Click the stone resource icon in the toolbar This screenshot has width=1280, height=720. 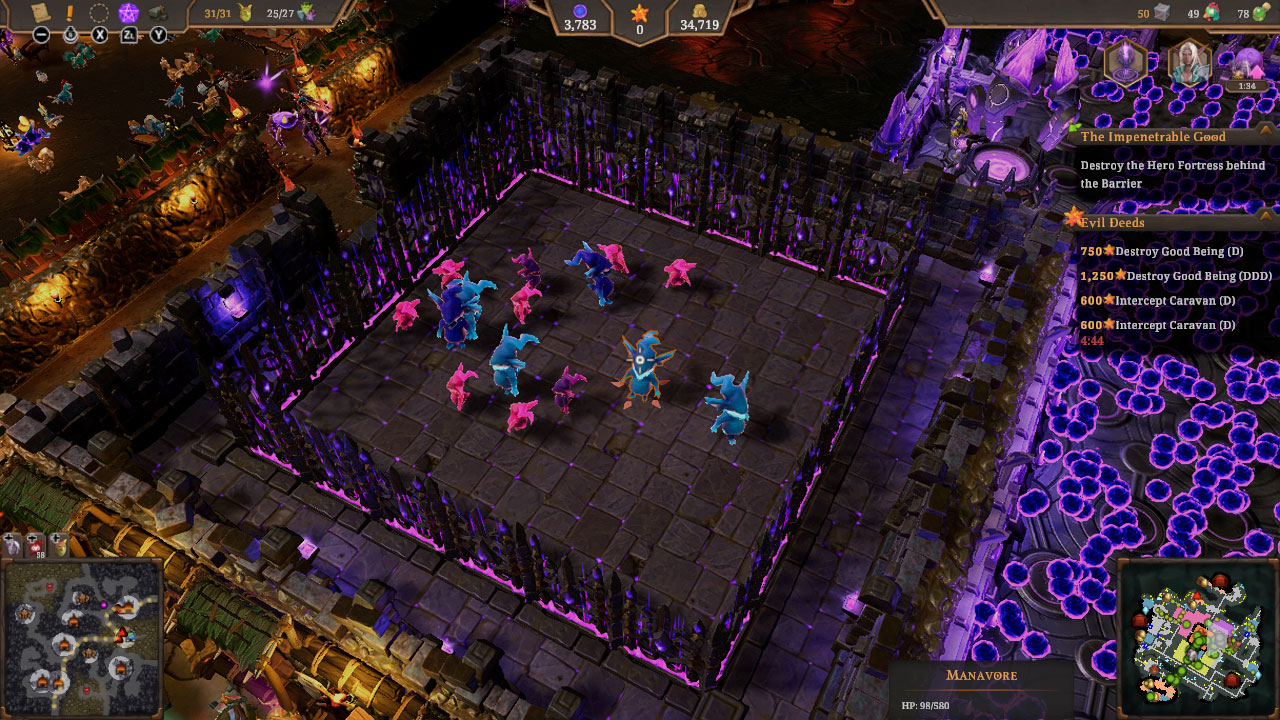156,13
